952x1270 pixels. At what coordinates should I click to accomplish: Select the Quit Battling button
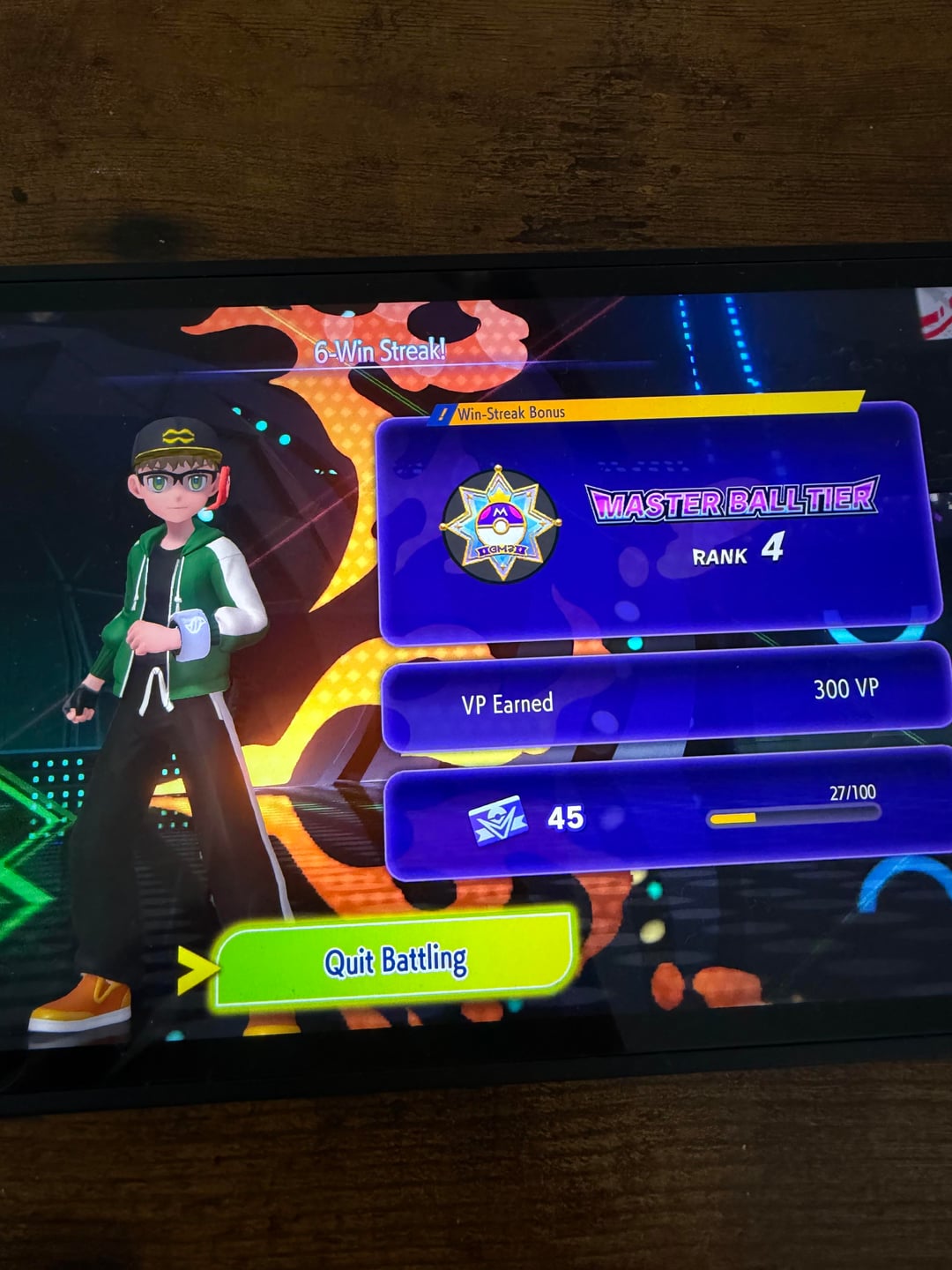pyautogui.click(x=396, y=960)
